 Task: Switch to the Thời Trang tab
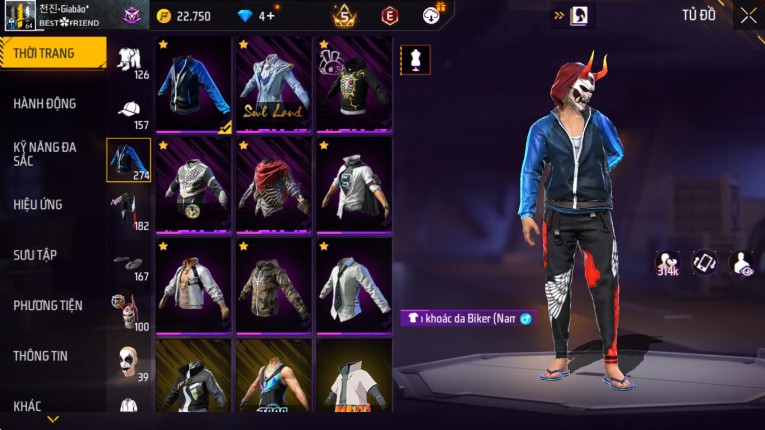coord(52,53)
